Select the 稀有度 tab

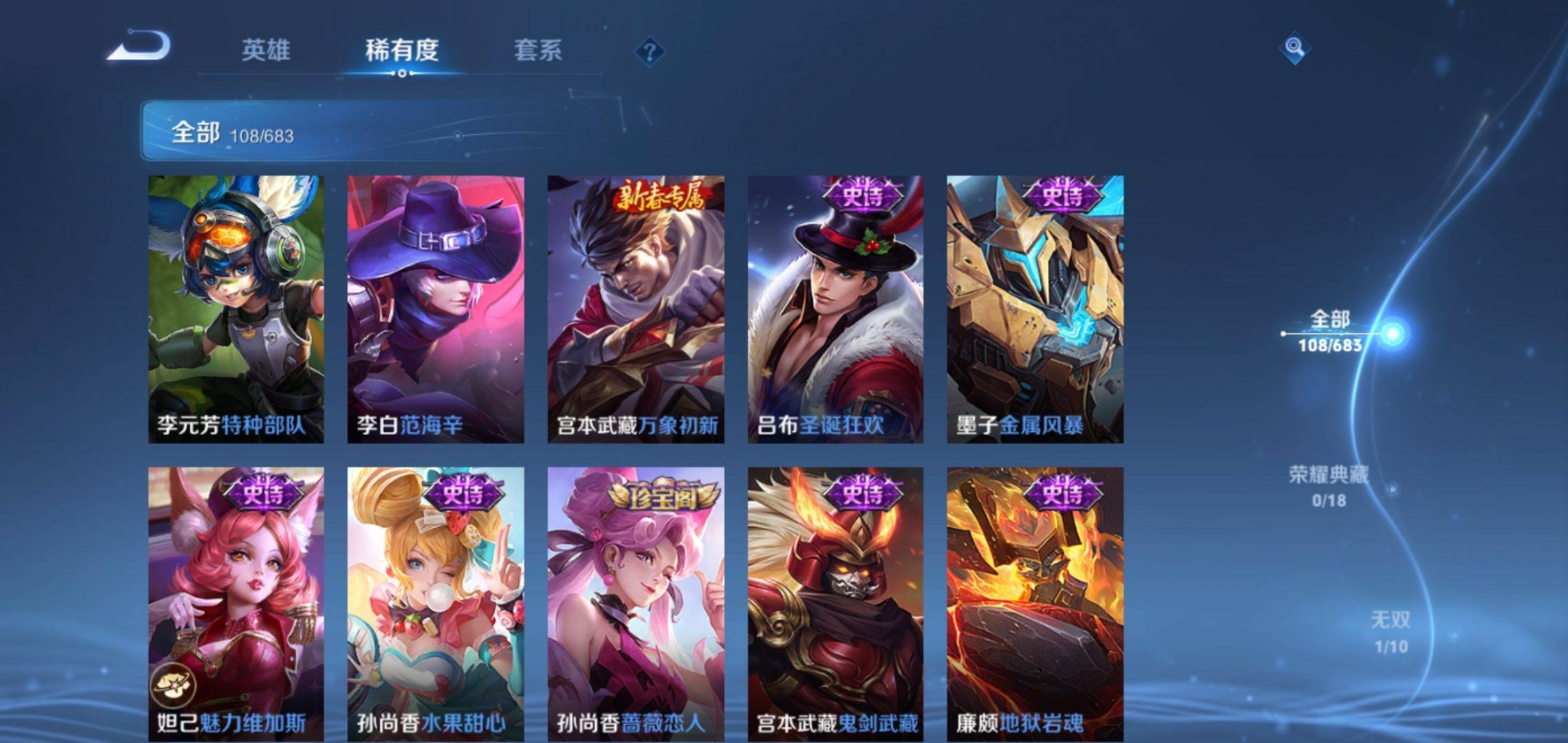point(402,50)
